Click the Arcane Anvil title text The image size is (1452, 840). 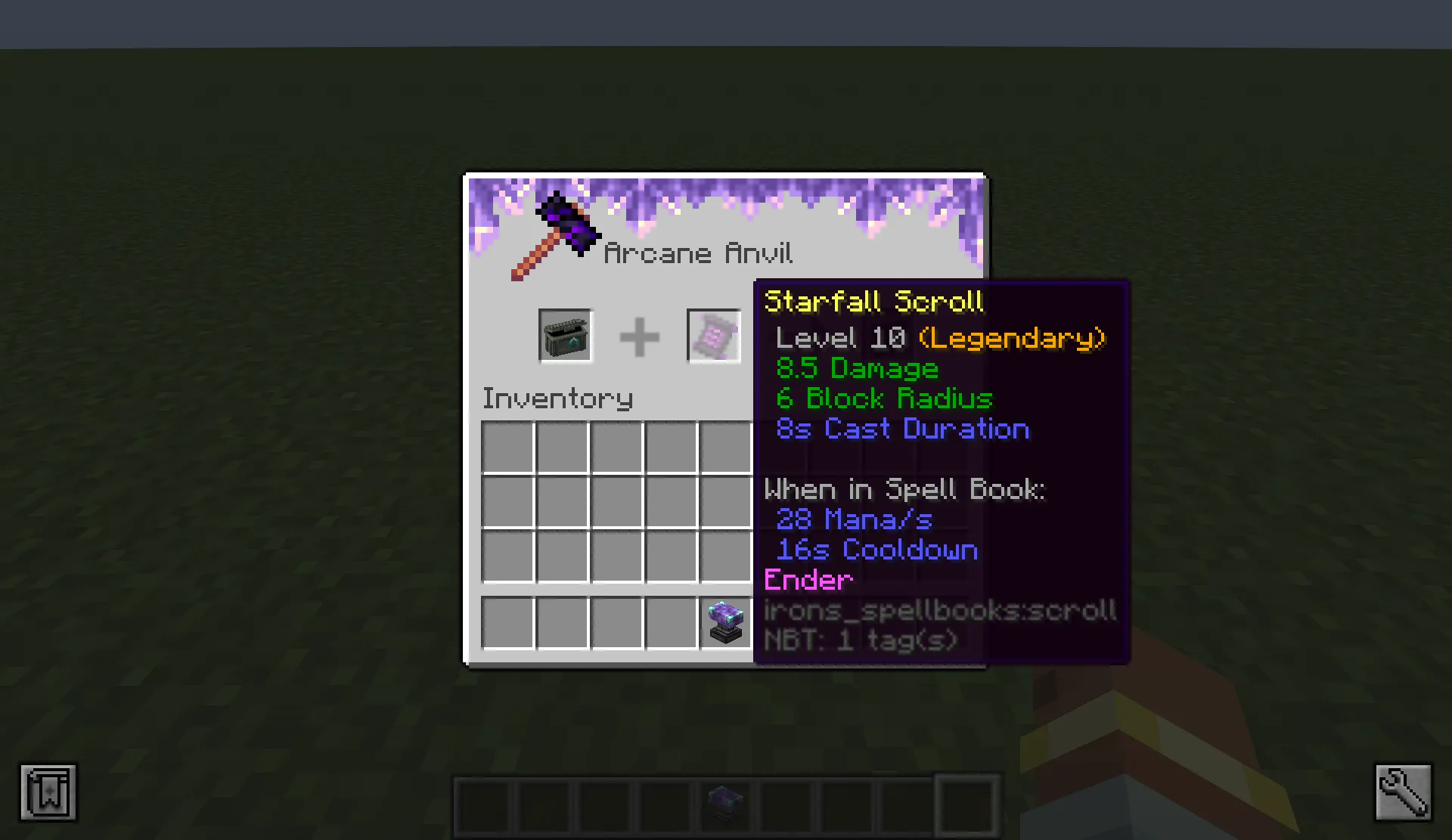point(697,253)
